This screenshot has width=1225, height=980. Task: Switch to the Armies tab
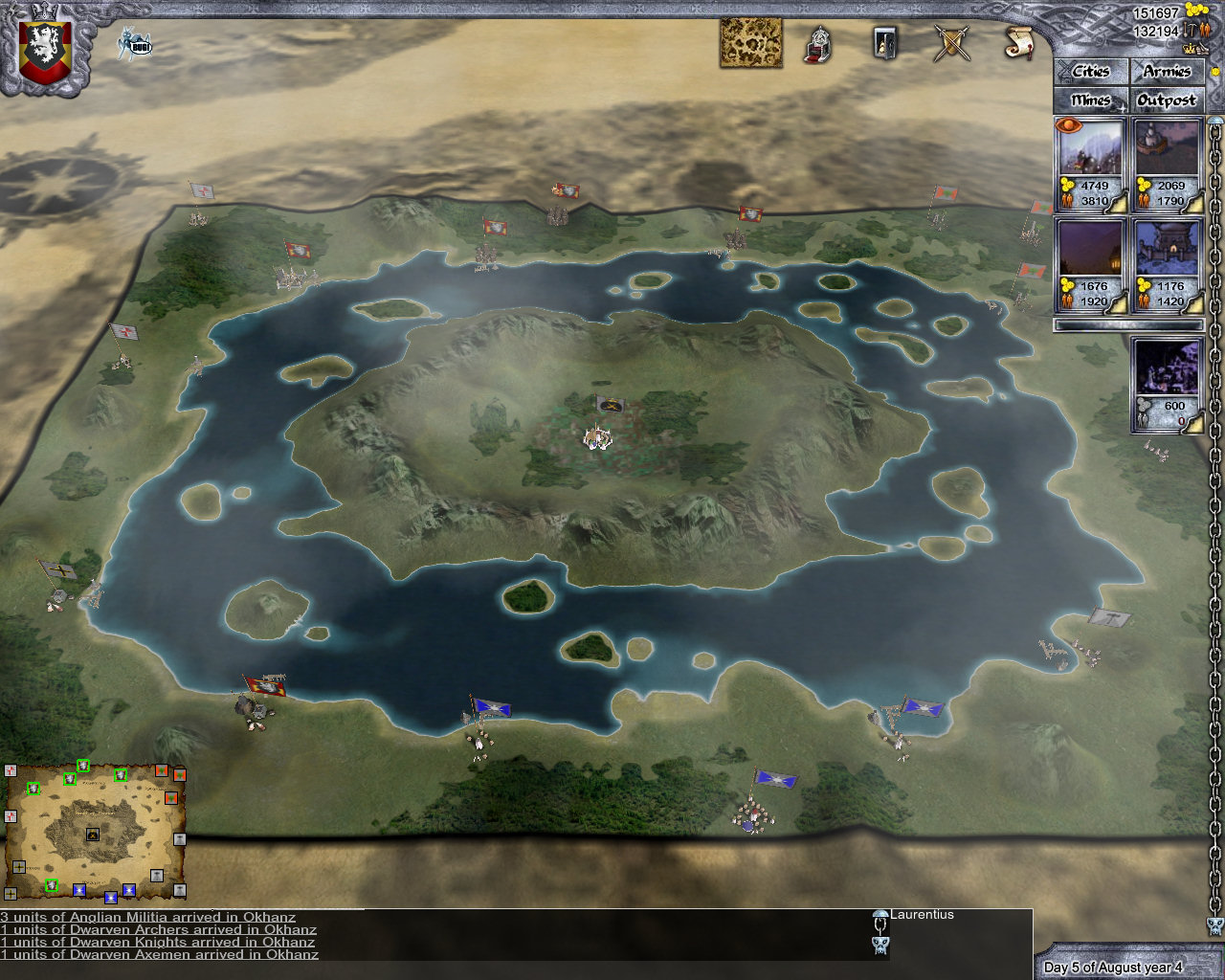(x=1167, y=71)
